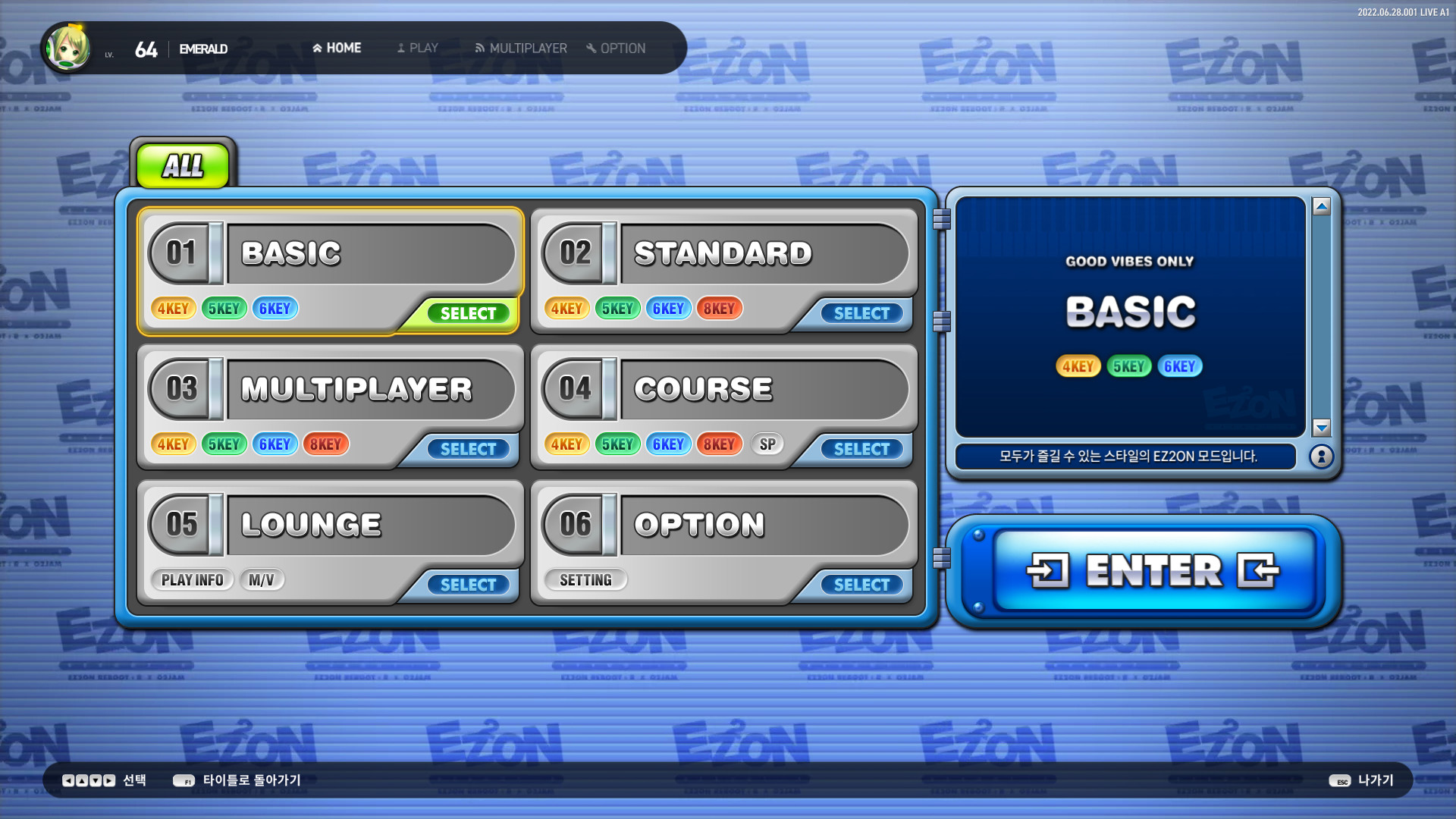Viewport: 1456px width, 819px height.
Task: Switch to the ALL filter tab
Action: (x=183, y=165)
